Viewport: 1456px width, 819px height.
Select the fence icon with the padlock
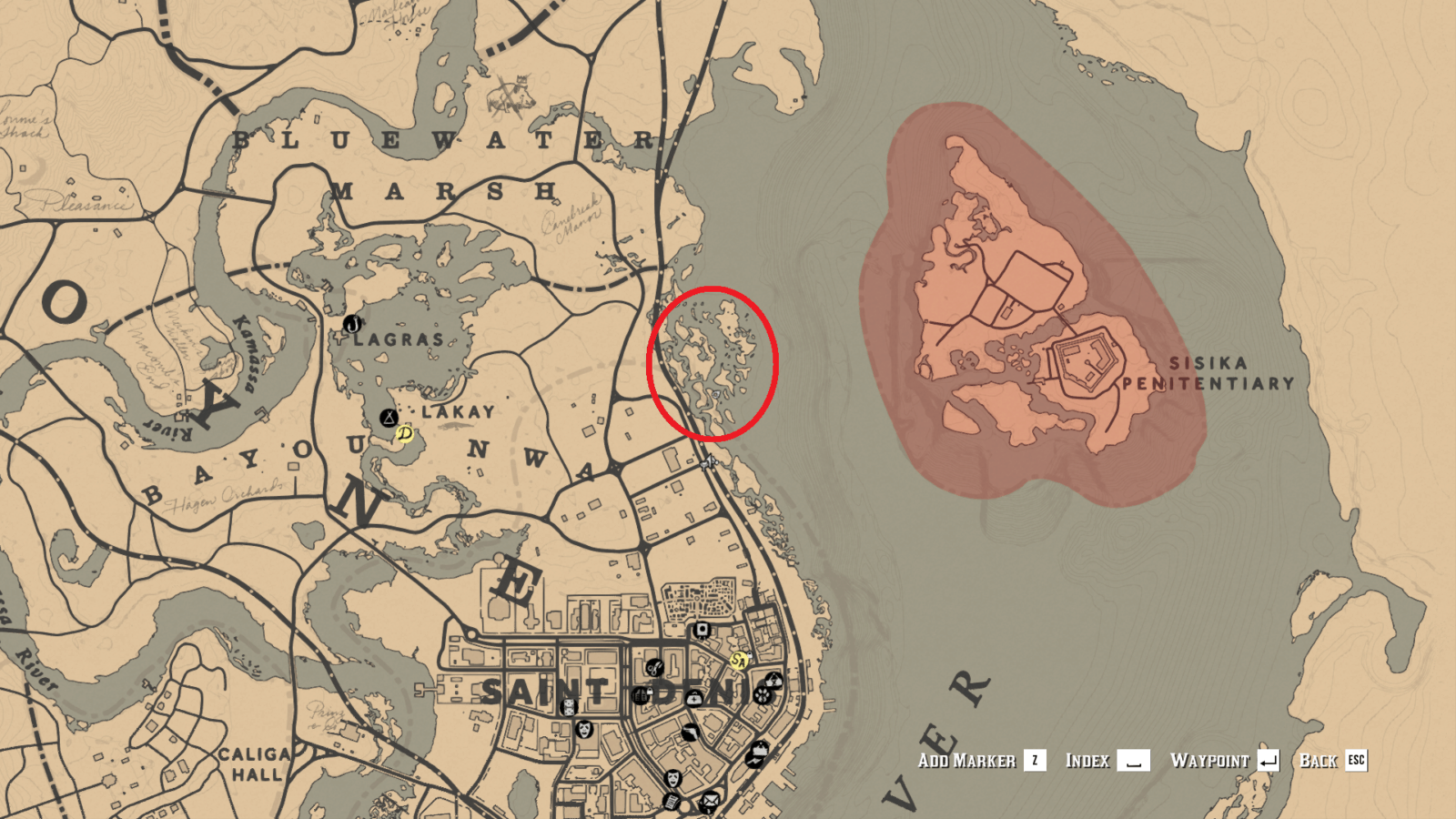pos(640,694)
